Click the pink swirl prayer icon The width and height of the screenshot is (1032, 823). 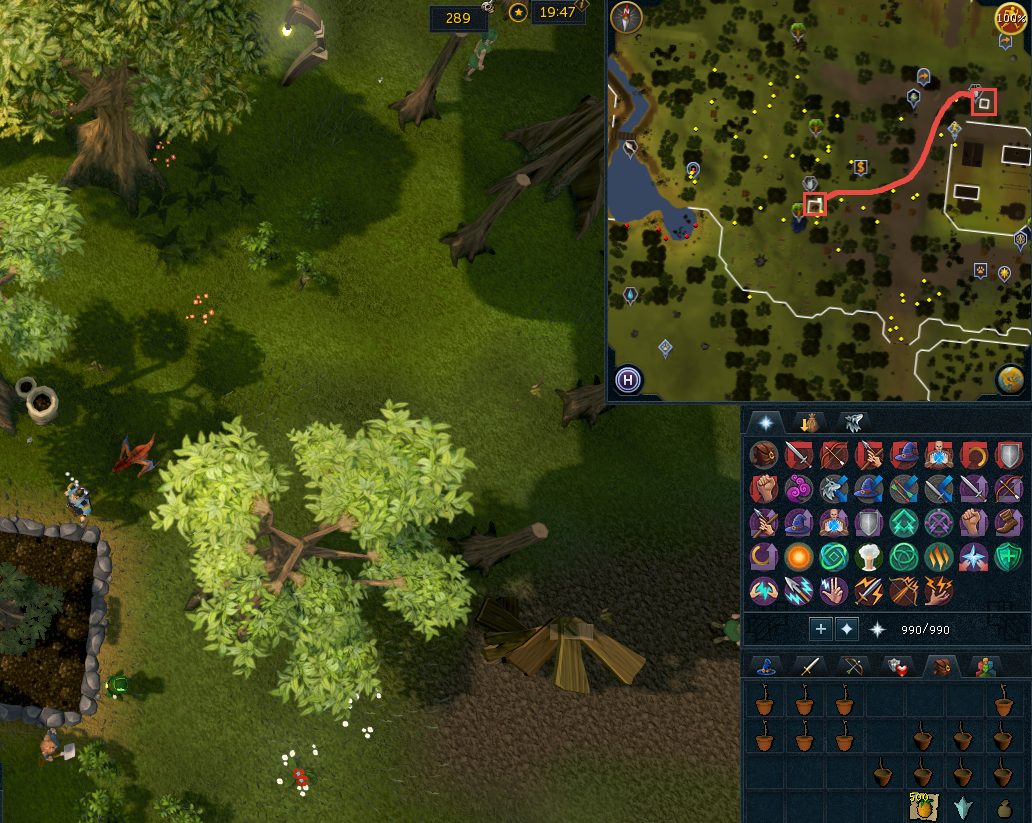pyautogui.click(x=798, y=488)
